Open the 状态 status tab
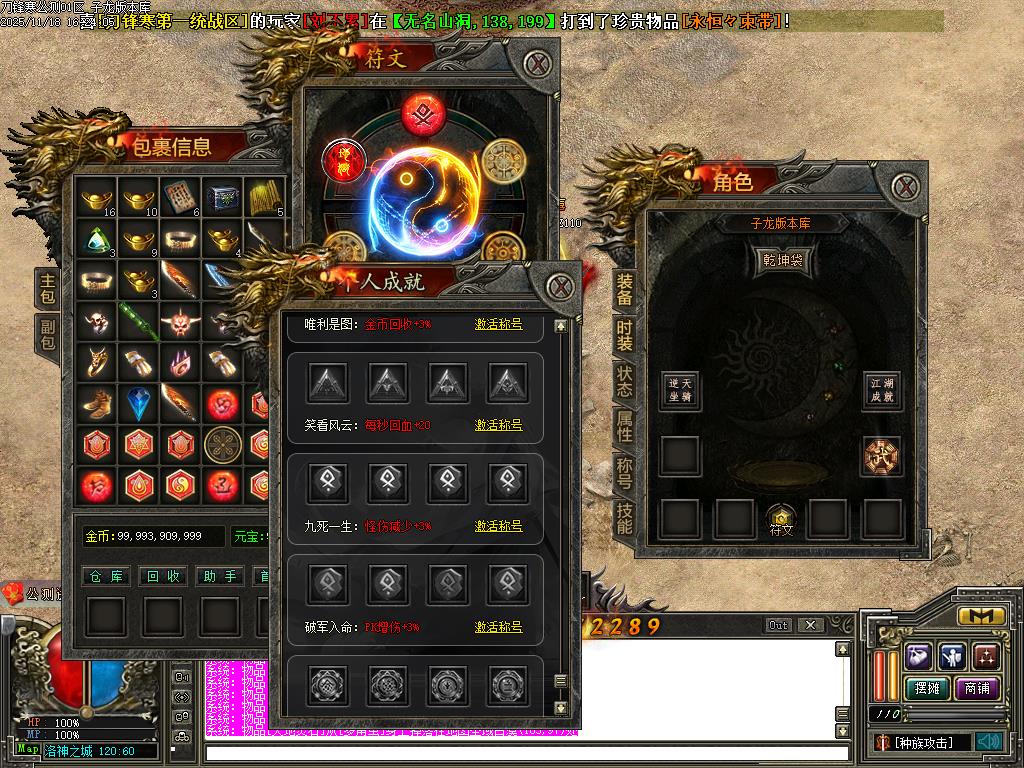The height and width of the screenshot is (768, 1024). point(624,381)
